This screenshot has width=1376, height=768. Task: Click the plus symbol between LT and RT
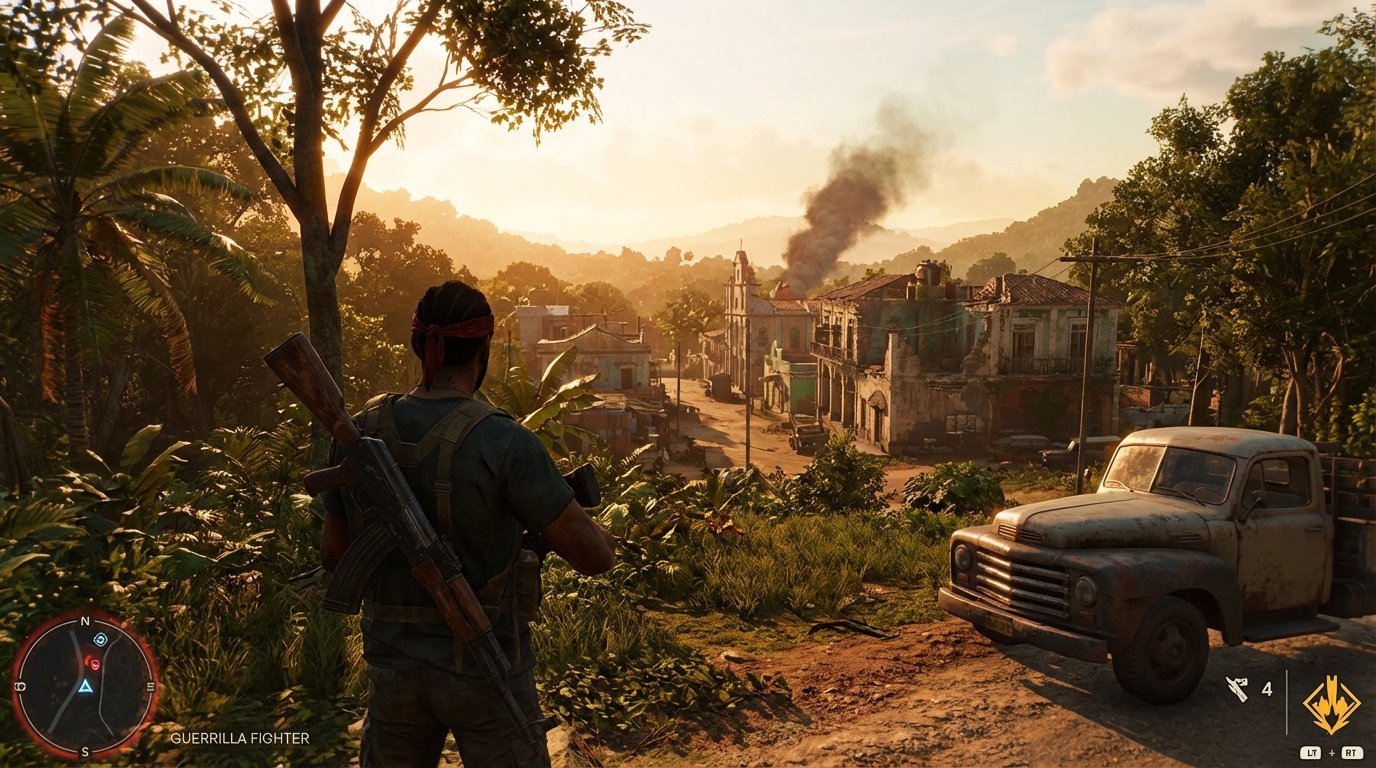point(1331,752)
